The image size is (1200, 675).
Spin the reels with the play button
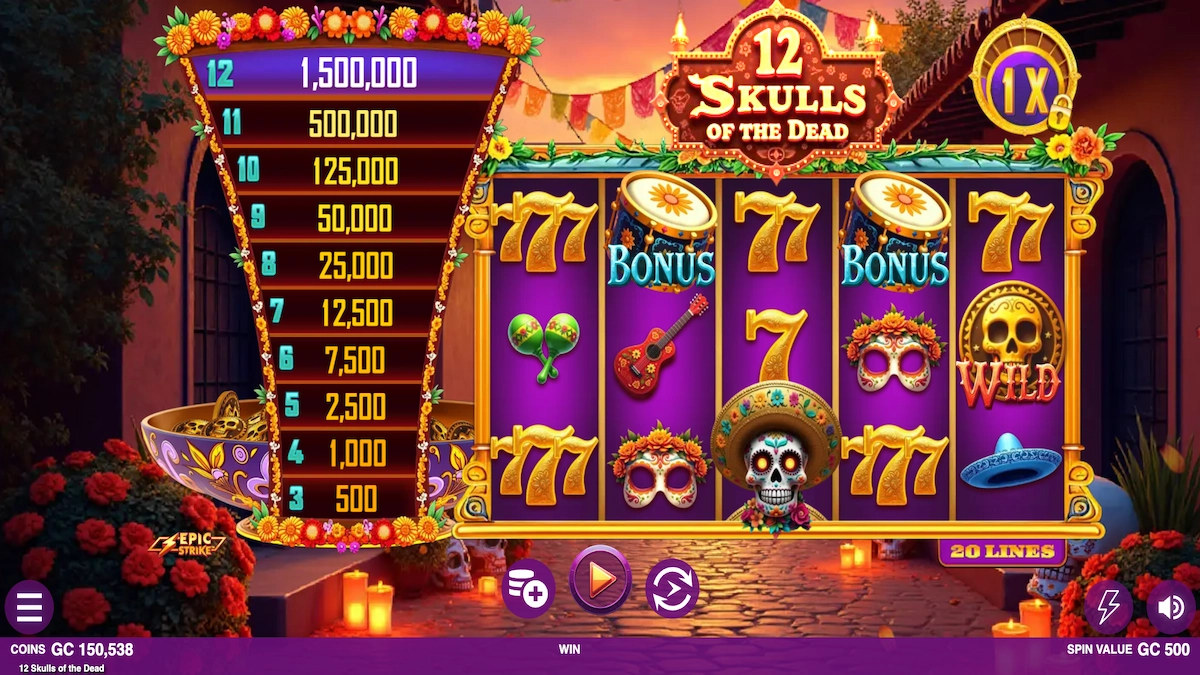click(600, 579)
